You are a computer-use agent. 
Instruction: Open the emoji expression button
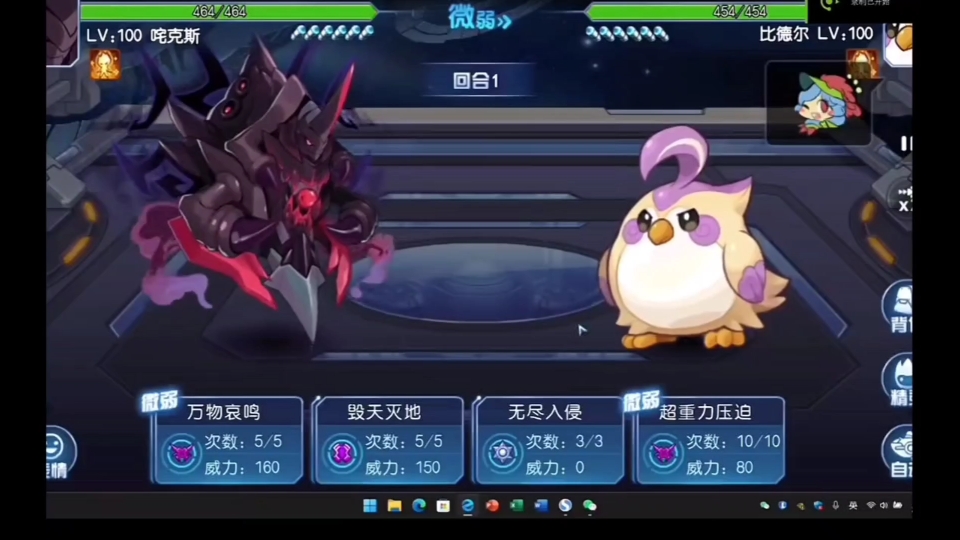59,449
